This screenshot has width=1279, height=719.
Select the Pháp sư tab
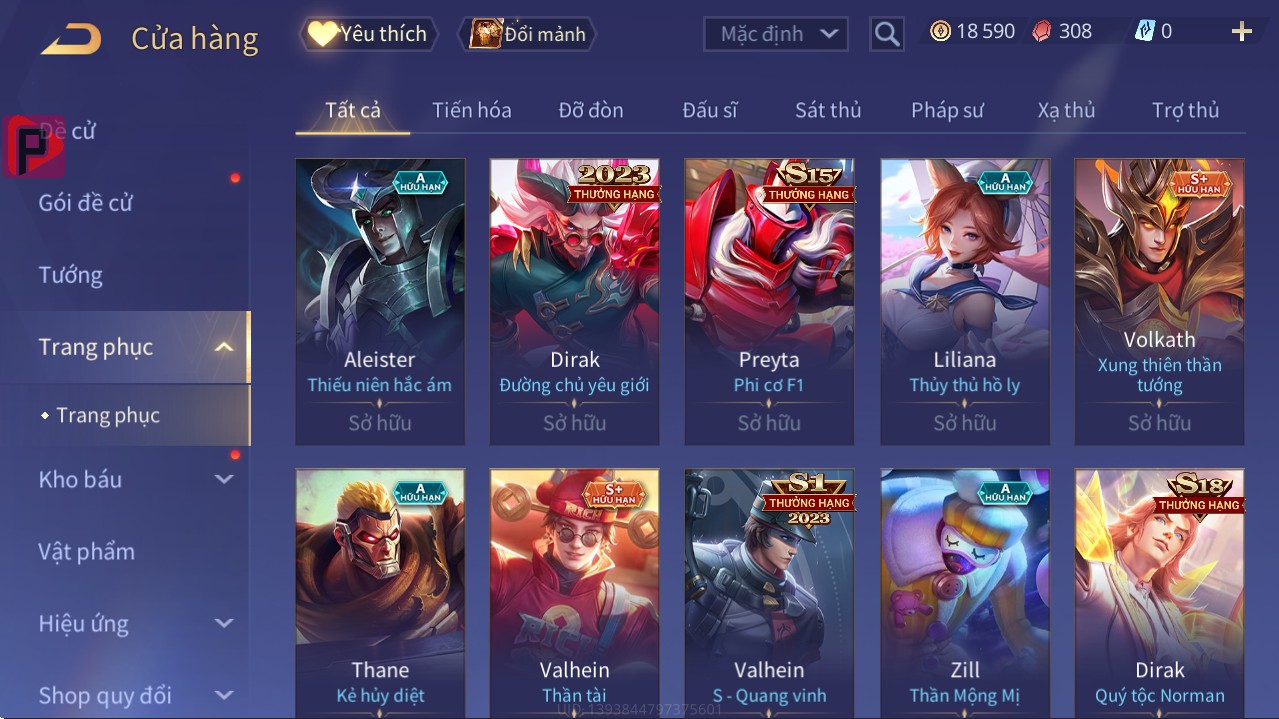[x=947, y=110]
